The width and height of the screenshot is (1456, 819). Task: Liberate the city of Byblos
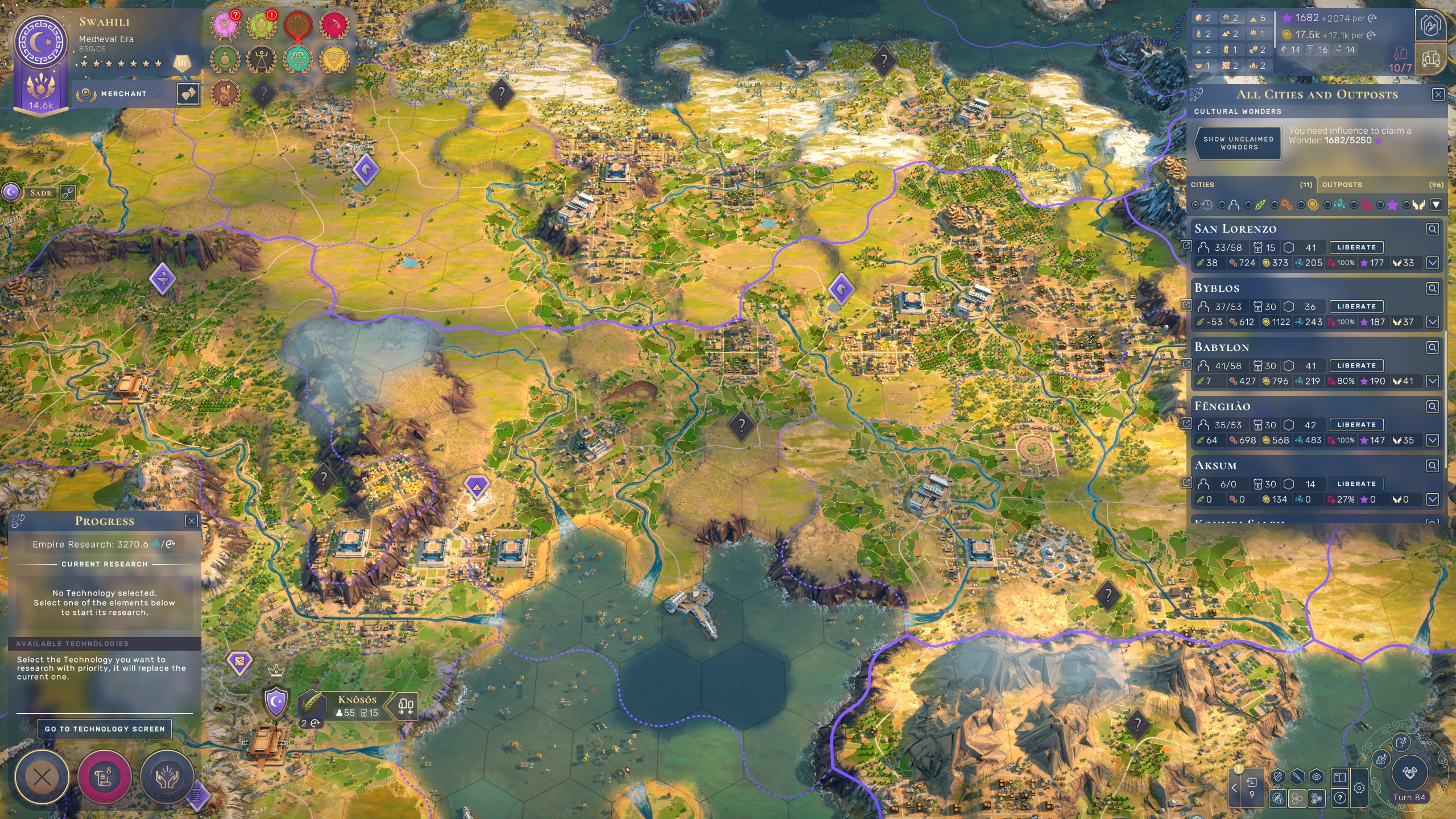coord(1356,307)
